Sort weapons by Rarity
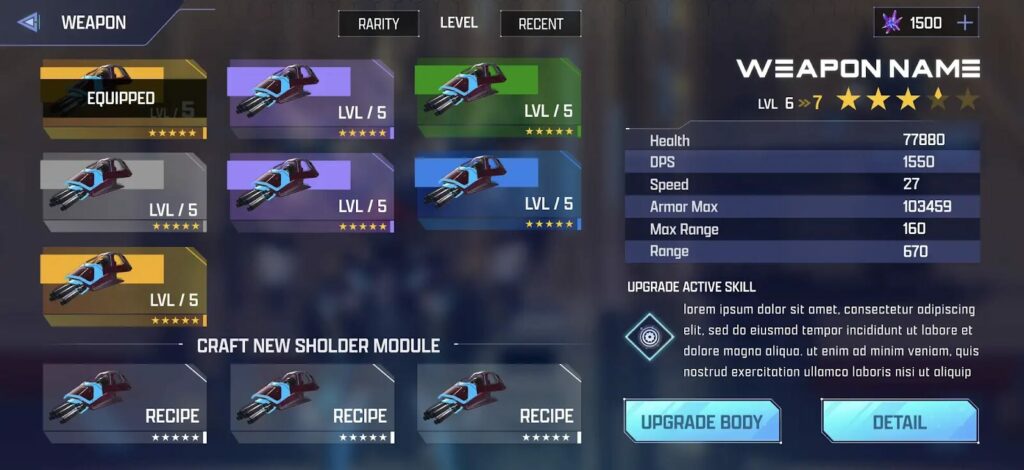 (x=378, y=24)
